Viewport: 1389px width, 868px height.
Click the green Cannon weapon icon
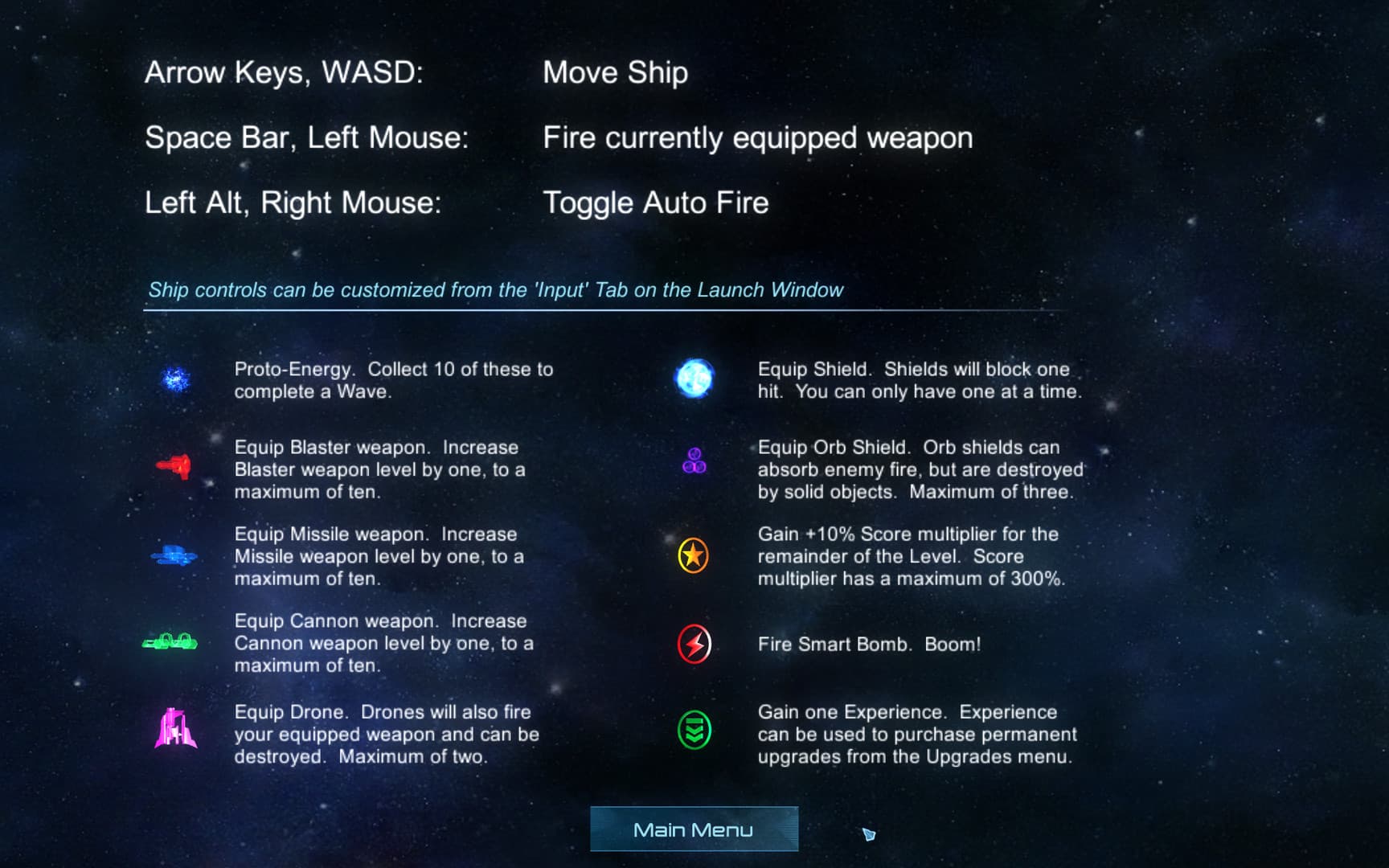(171, 640)
